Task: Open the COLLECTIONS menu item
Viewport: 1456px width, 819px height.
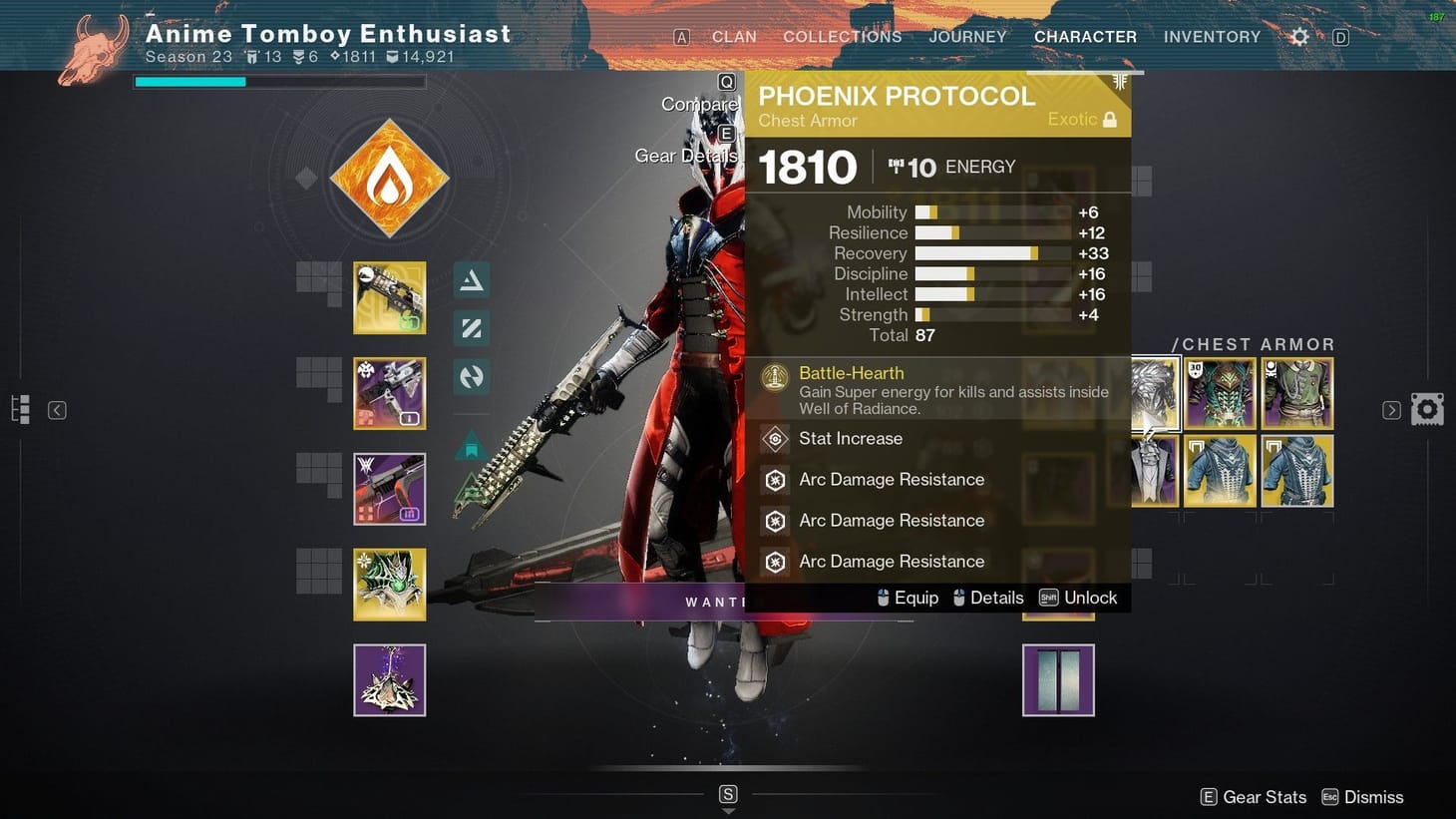Action: coord(843,37)
